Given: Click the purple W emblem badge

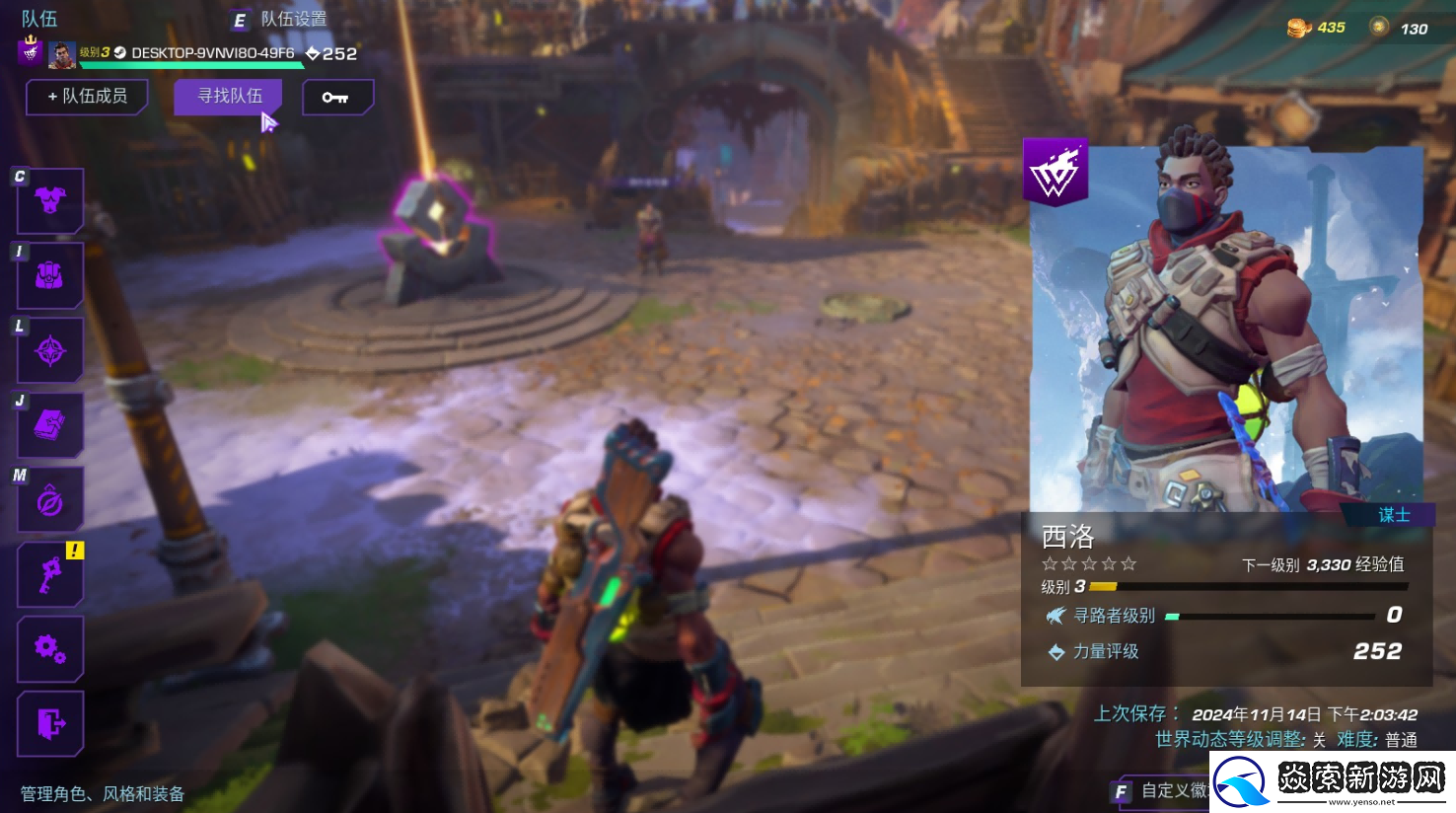Looking at the screenshot, I should click(x=1055, y=173).
